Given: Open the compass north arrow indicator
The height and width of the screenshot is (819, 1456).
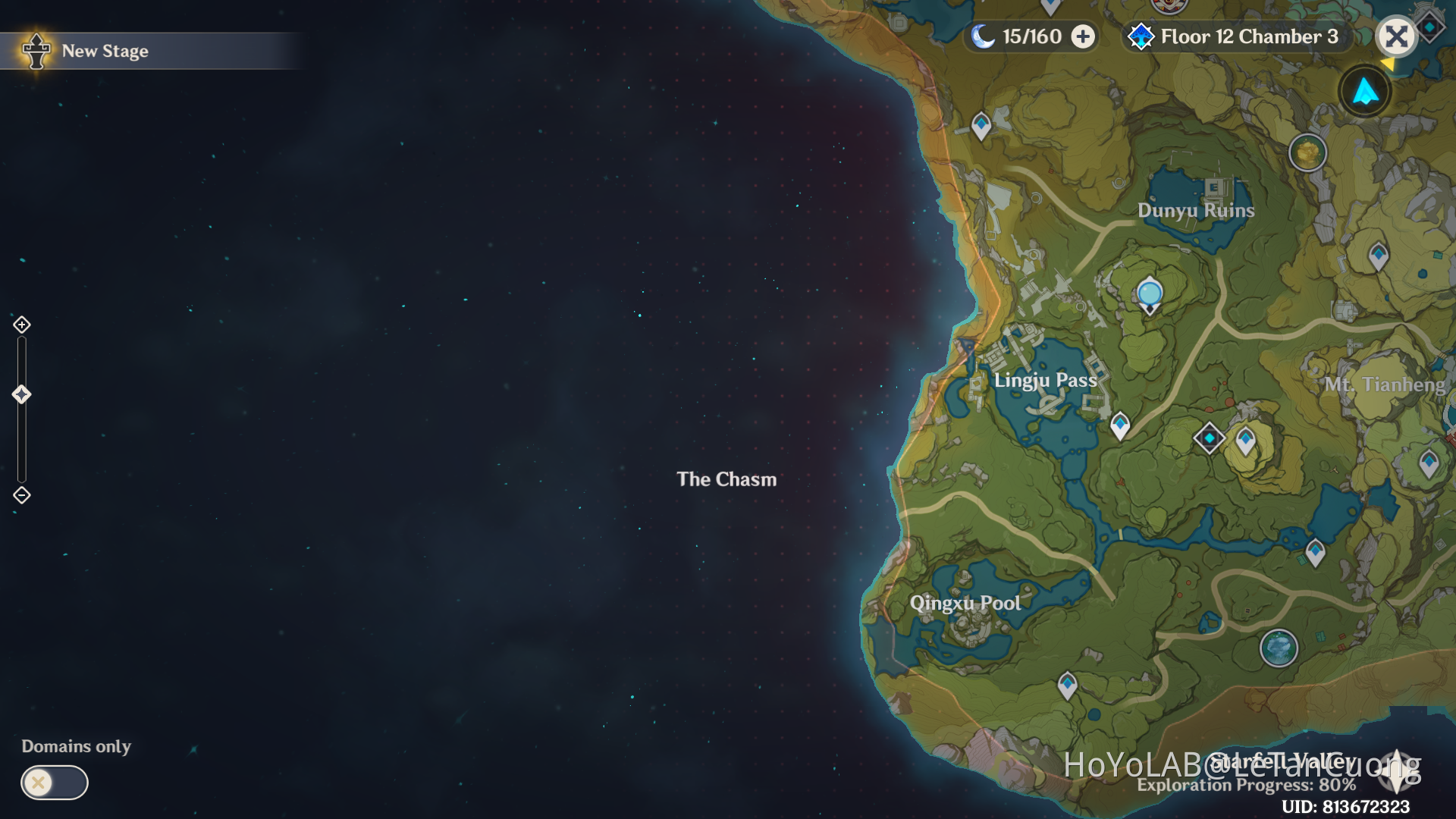Looking at the screenshot, I should click(x=1364, y=91).
